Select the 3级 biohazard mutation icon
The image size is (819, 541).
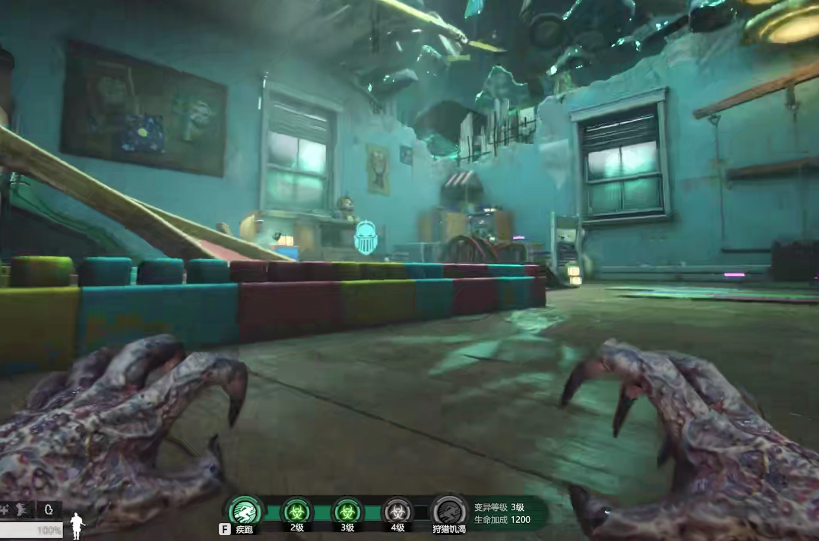click(346, 511)
